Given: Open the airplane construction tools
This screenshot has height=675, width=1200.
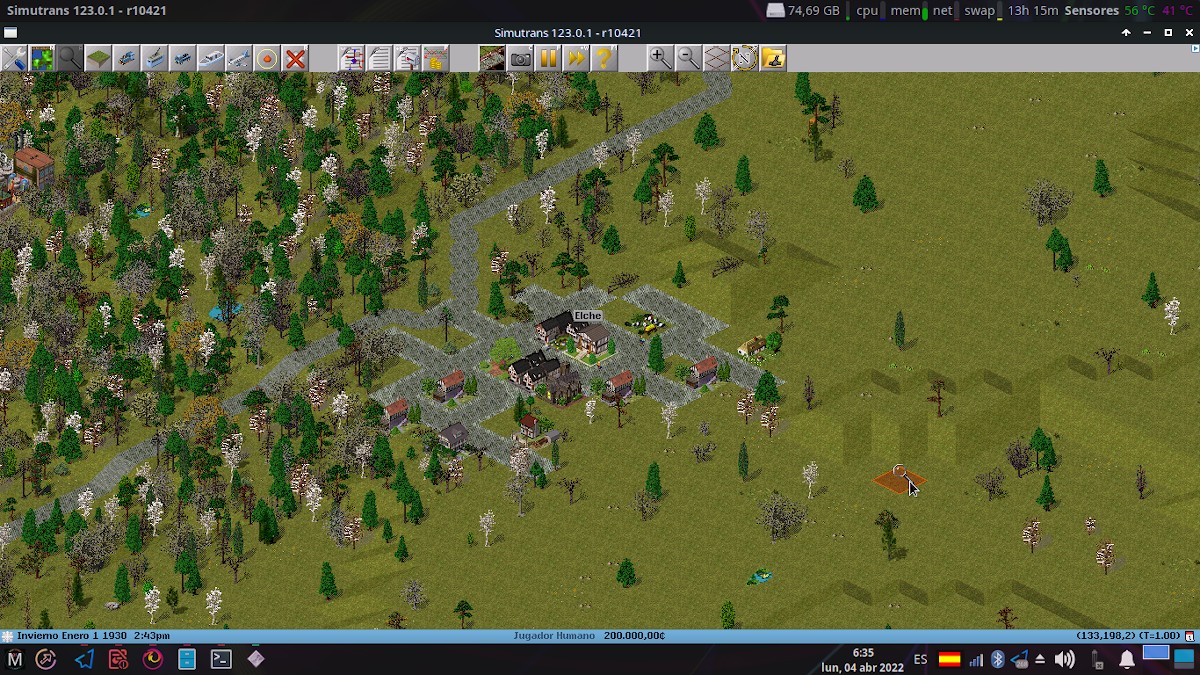Looking at the screenshot, I should point(238,58).
